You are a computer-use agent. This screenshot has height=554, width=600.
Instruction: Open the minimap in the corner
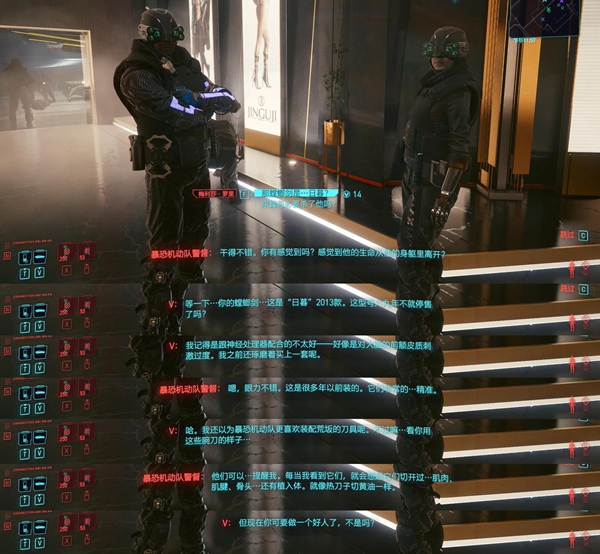543,17
